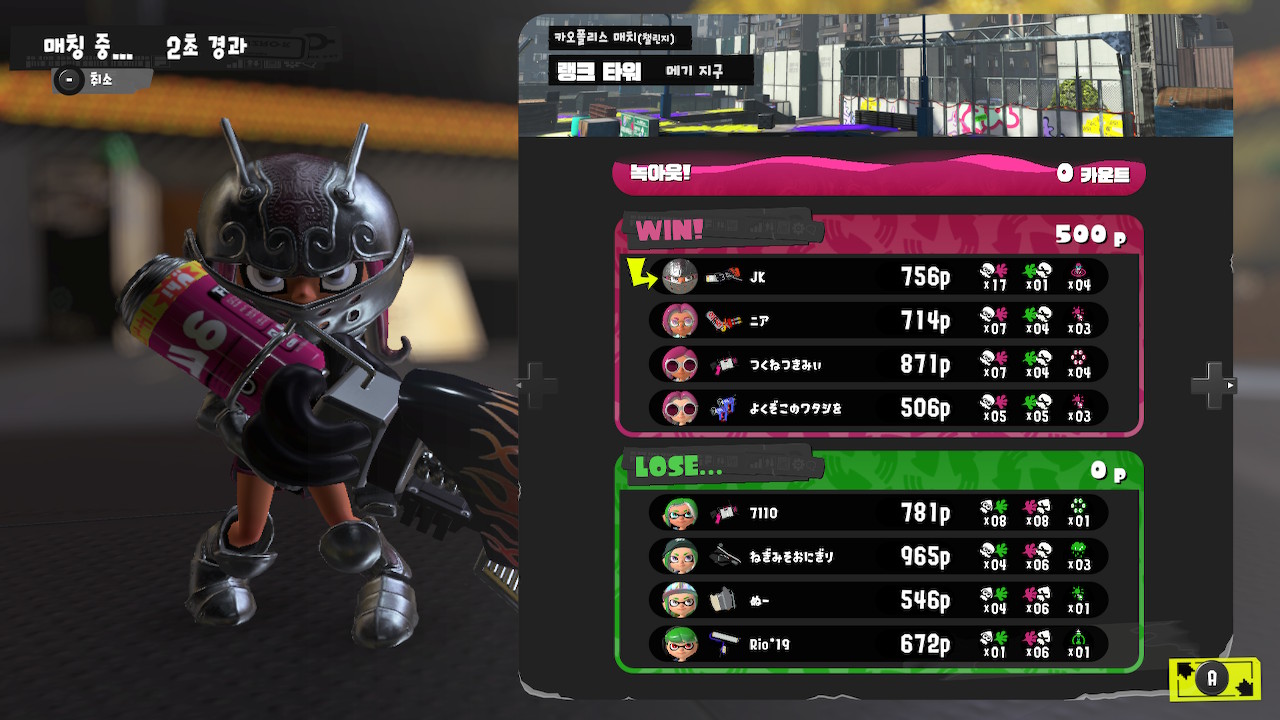Choose the 965p player row

[878, 556]
